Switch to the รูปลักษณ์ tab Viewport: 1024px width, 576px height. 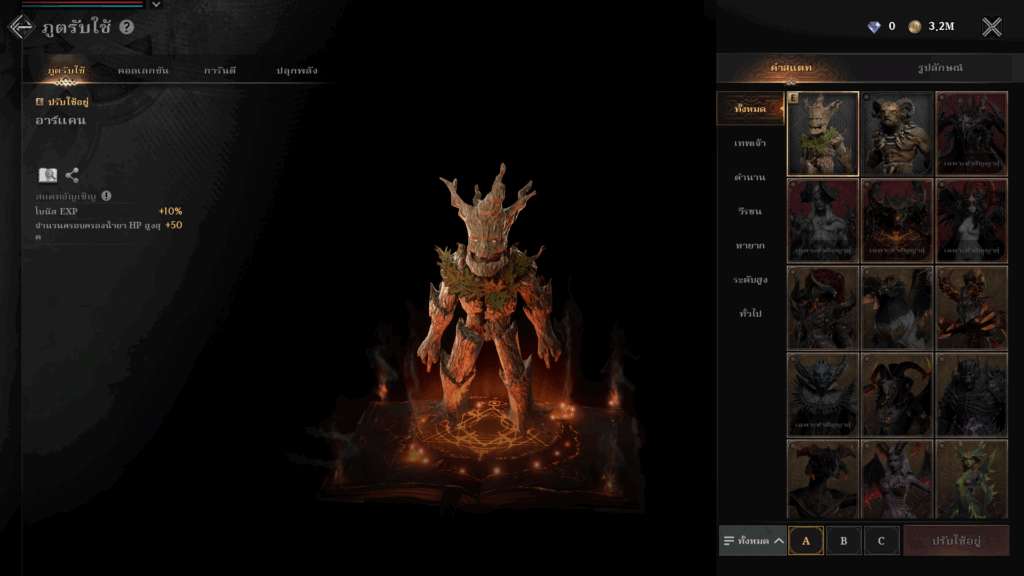point(940,68)
